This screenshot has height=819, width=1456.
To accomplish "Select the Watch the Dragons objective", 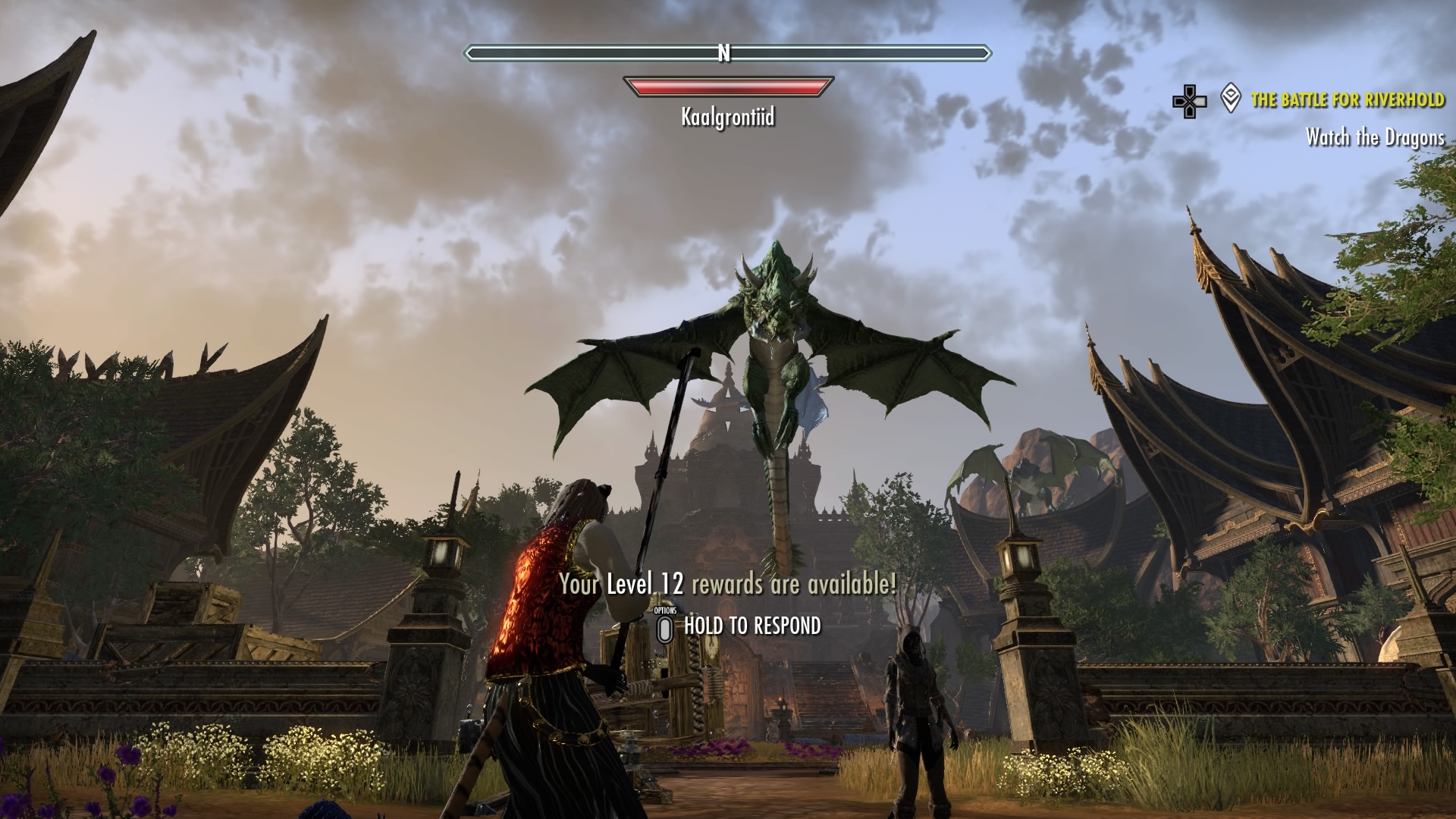I will point(1374,137).
